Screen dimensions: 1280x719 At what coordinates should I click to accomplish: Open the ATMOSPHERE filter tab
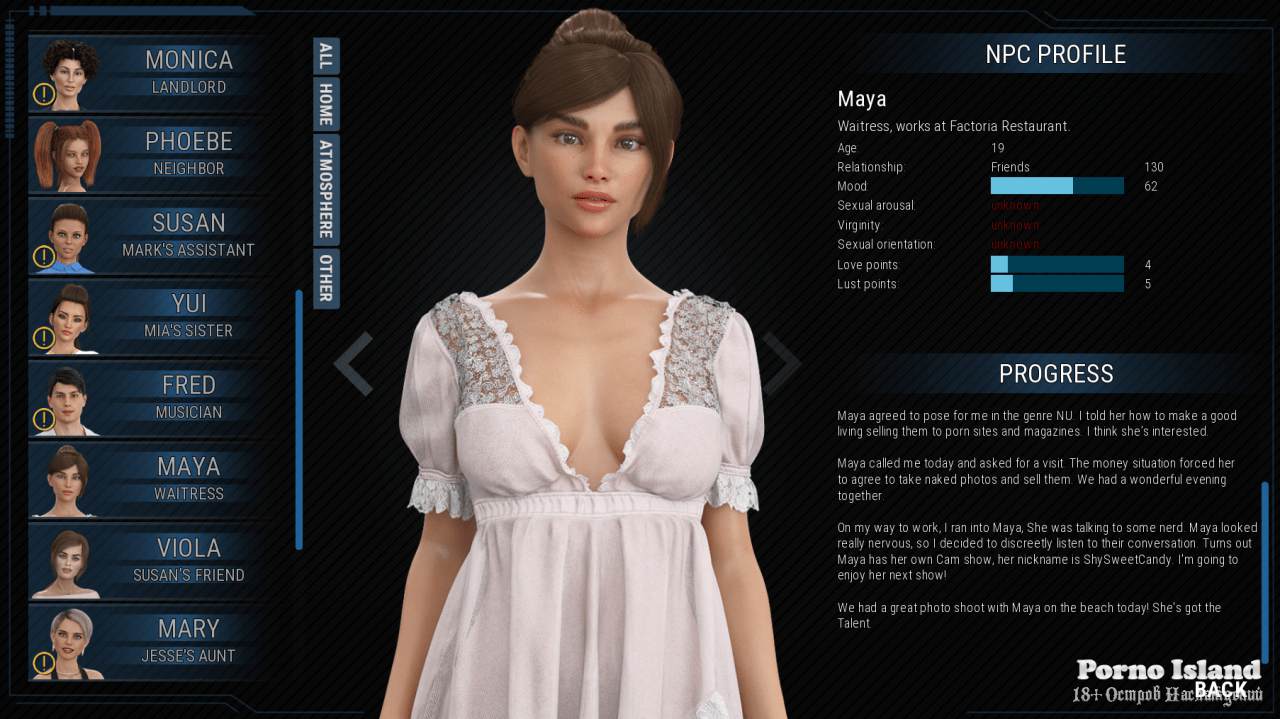326,189
